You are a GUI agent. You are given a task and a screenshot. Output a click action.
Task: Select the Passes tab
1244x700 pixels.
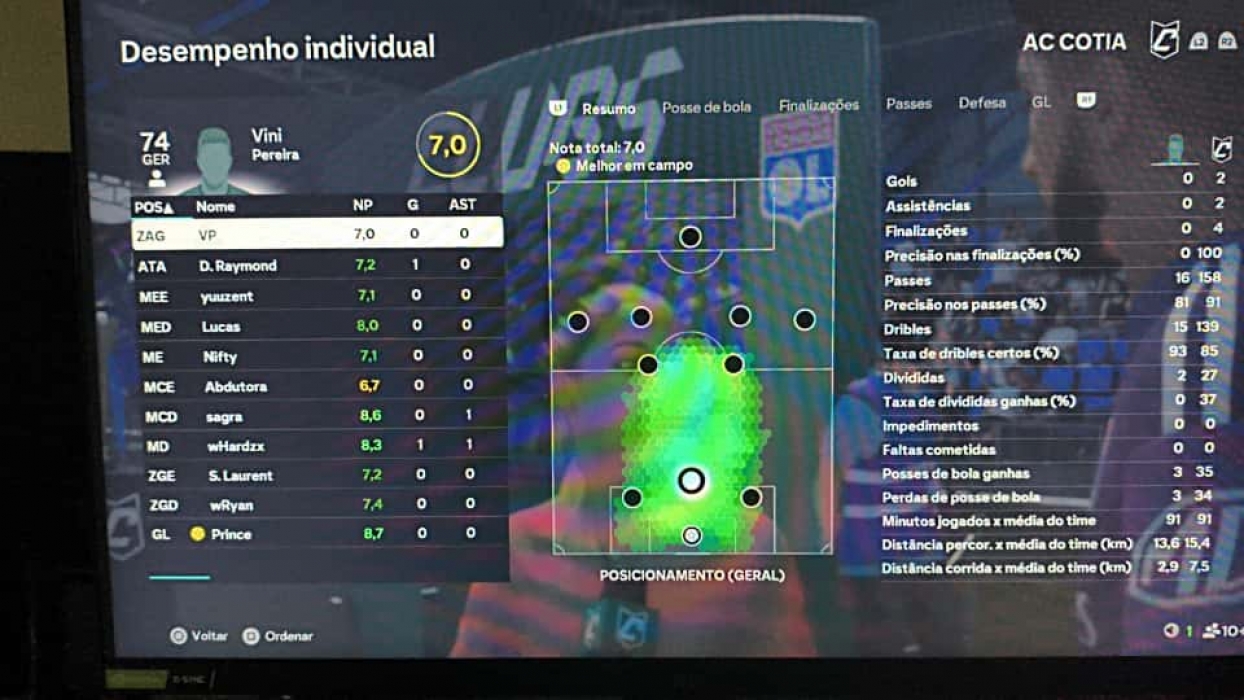pos(908,104)
